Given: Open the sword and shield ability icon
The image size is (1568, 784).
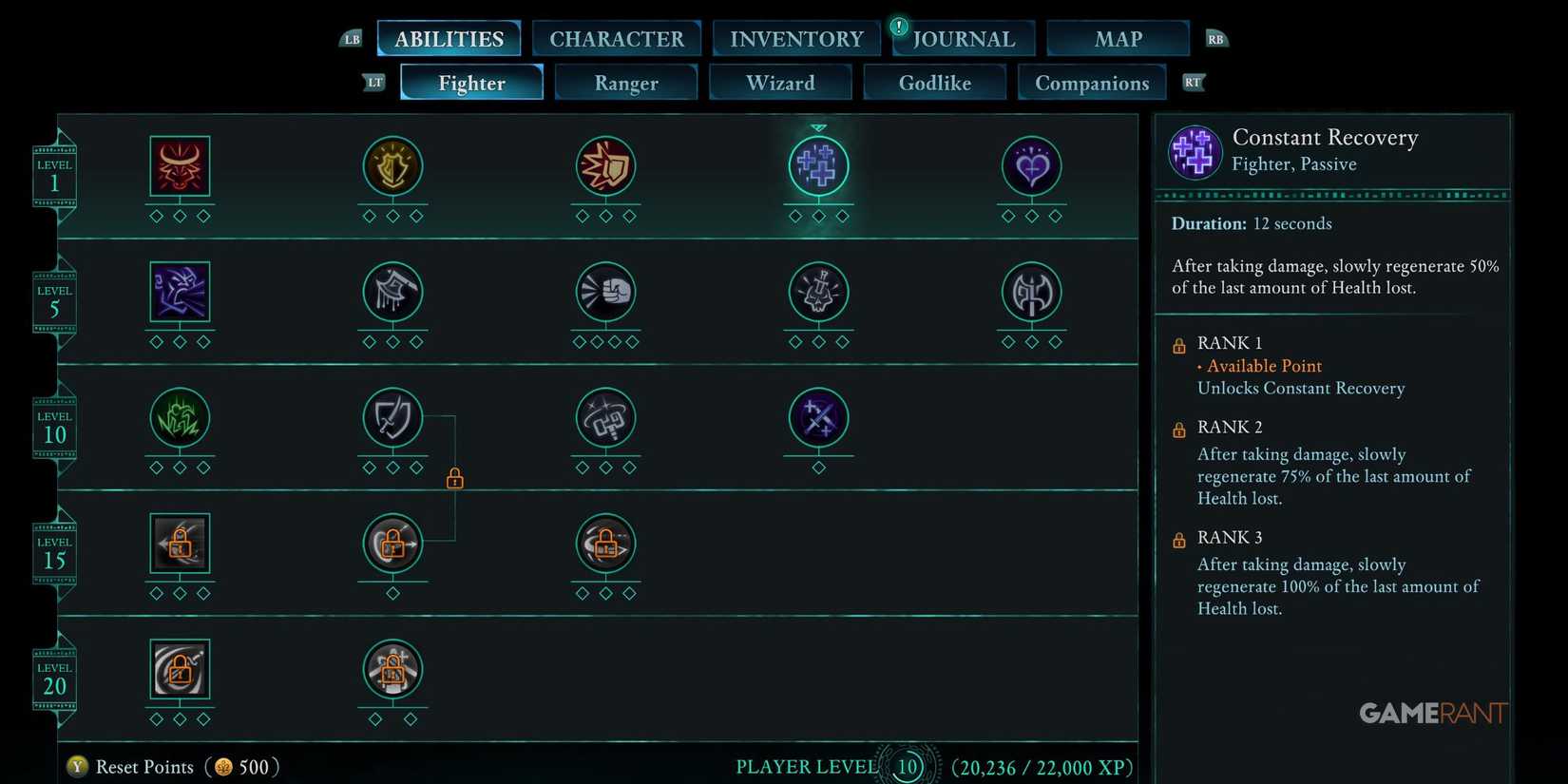Looking at the screenshot, I should pyautogui.click(x=392, y=418).
